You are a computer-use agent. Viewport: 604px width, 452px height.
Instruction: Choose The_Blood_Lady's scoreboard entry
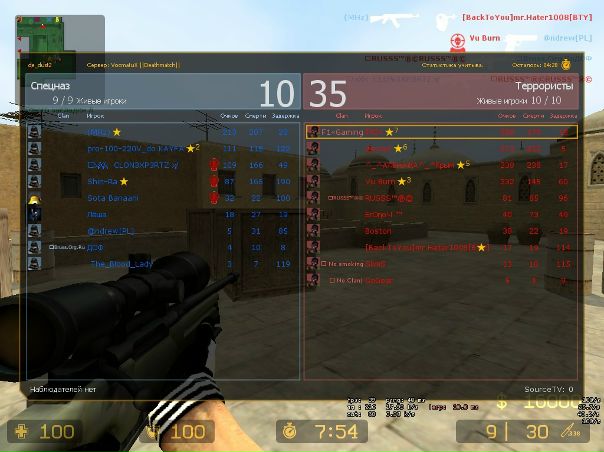(x=160, y=263)
